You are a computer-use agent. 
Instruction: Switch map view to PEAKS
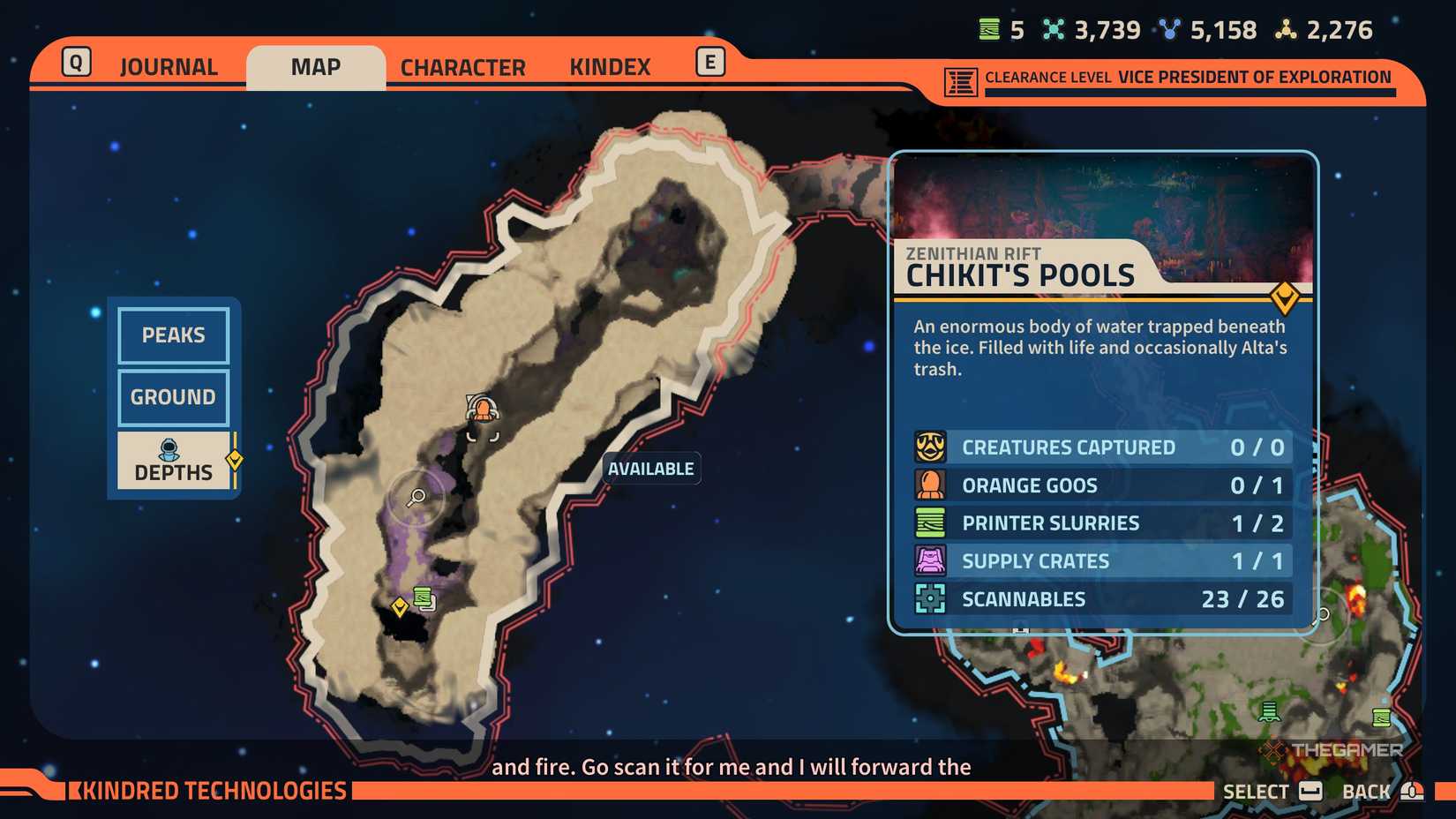[173, 335]
